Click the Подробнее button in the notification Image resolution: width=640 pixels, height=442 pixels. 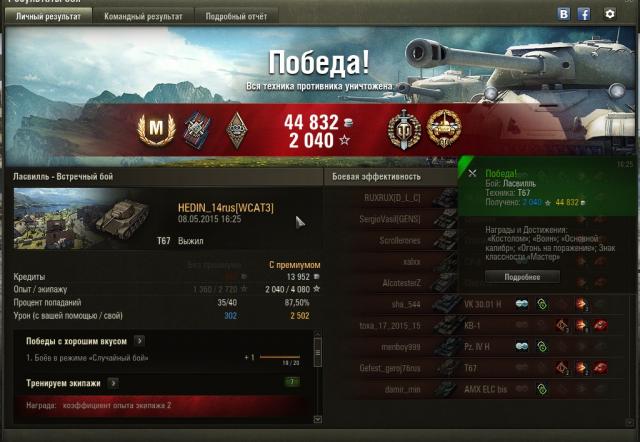click(522, 276)
